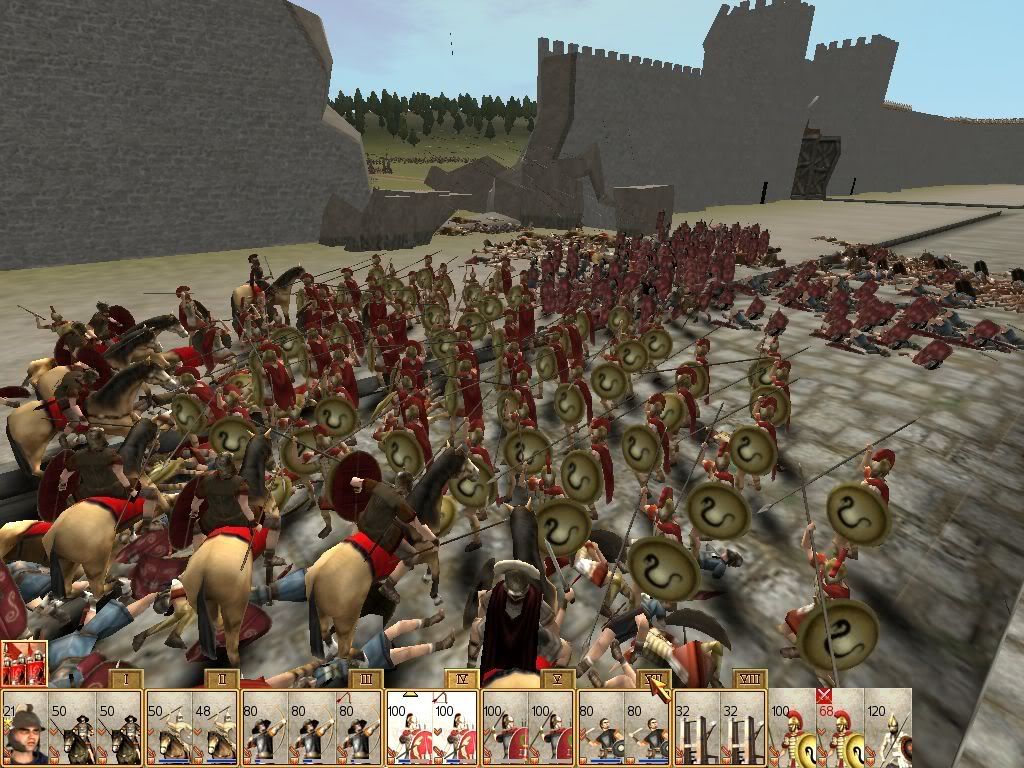
Task: Select group VIII tab
Action: 749,679
